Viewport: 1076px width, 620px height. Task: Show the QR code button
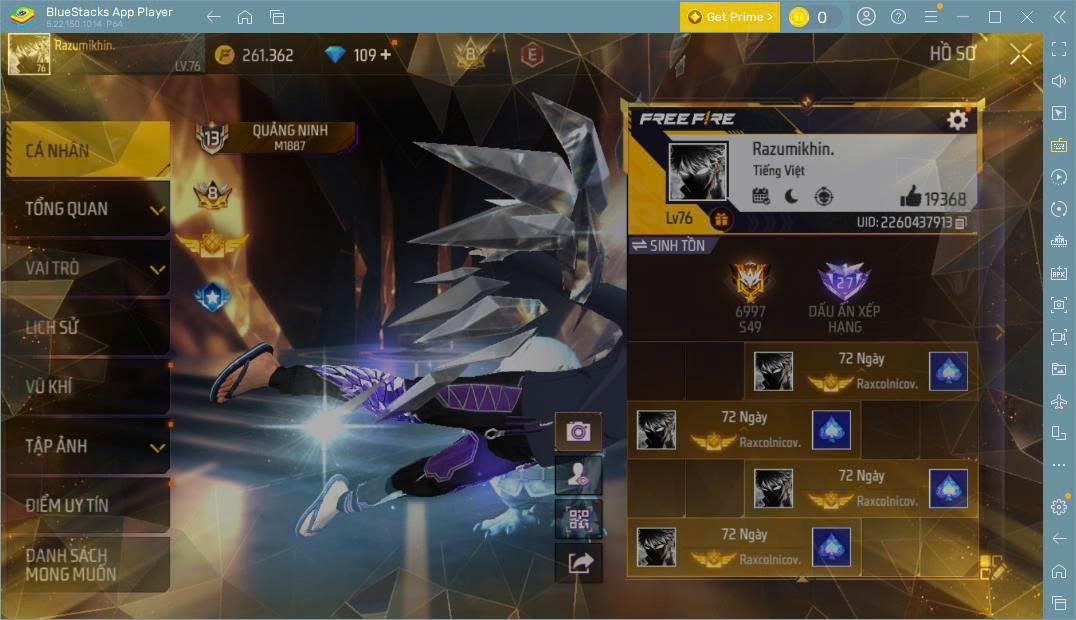[578, 519]
